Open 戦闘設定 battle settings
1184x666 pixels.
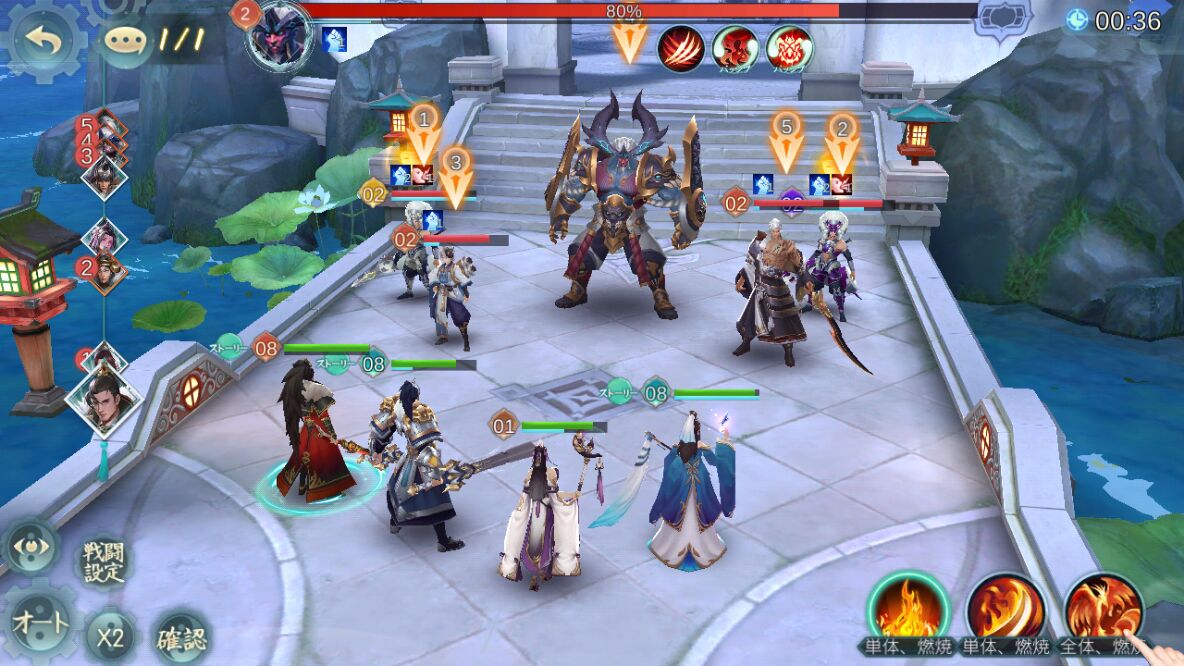(x=103, y=561)
